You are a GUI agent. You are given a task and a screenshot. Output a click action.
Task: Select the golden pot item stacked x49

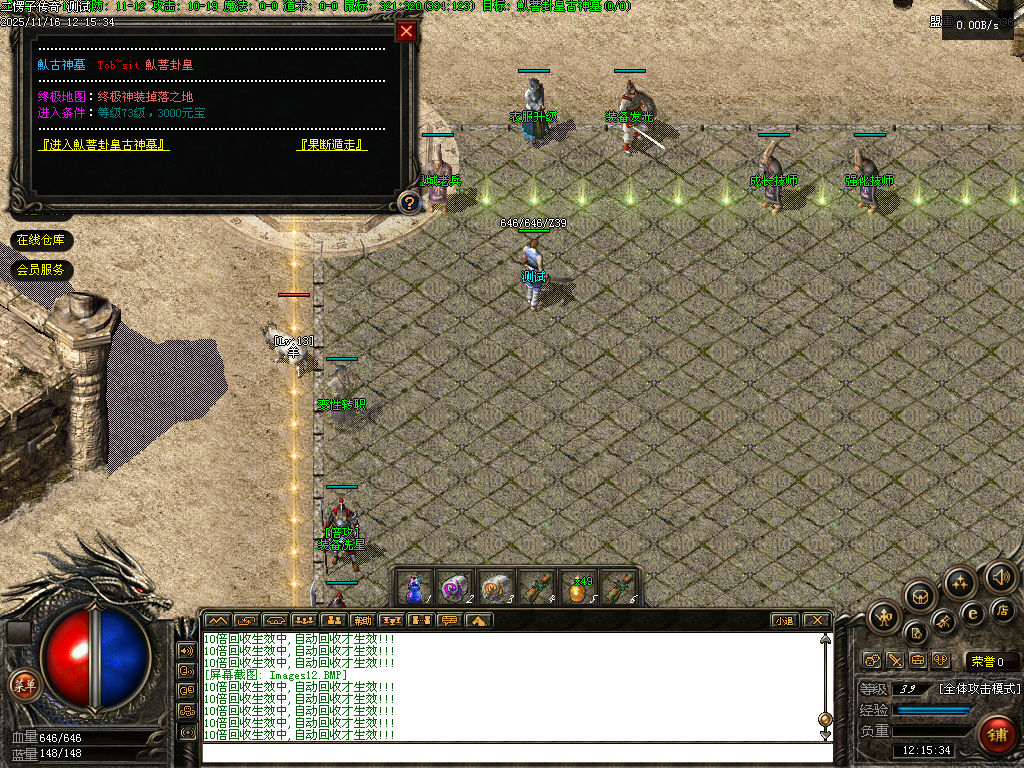click(x=578, y=586)
